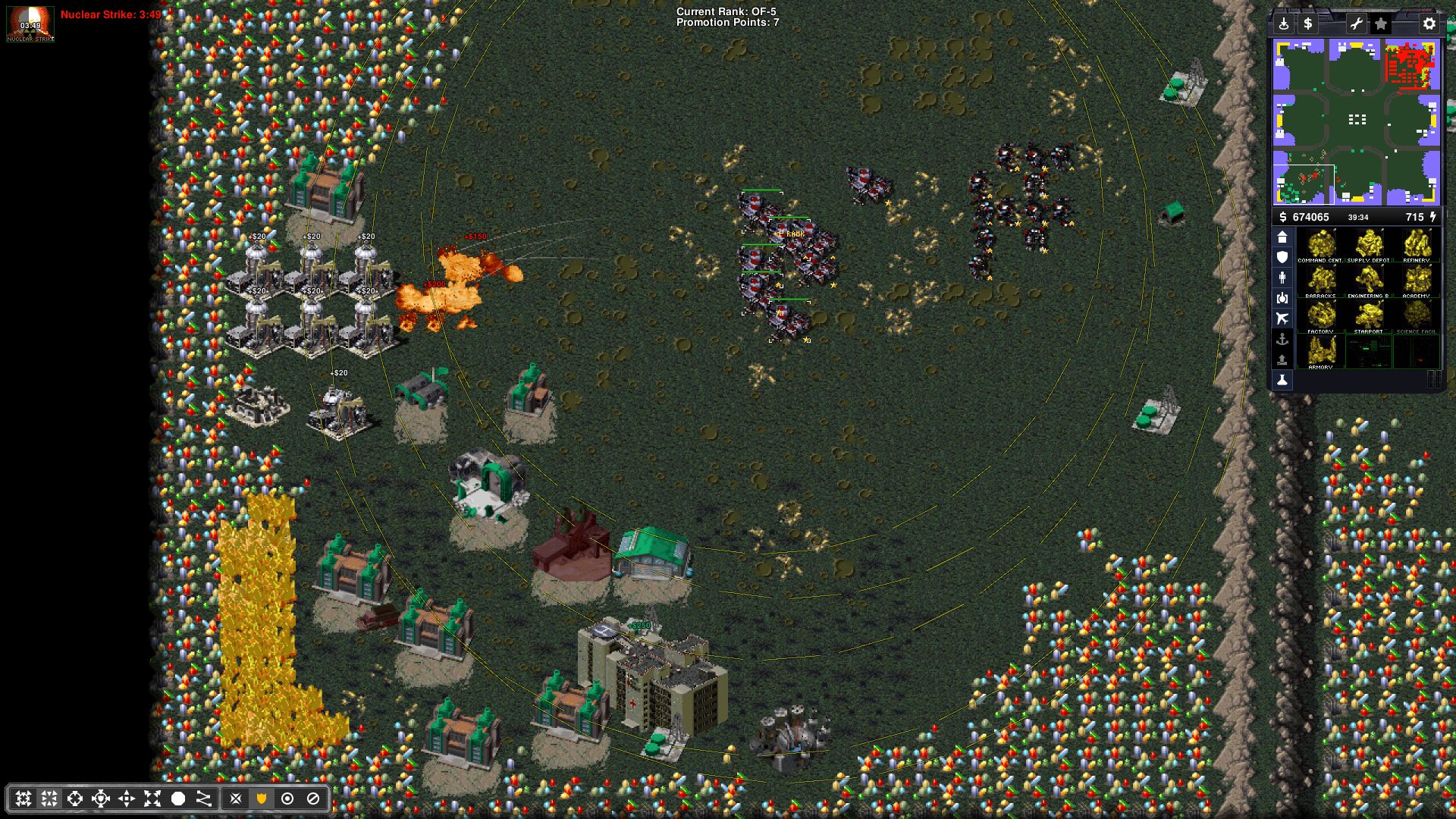The width and height of the screenshot is (1456, 819).
Task: Select the Starport build icon
Action: 1369,317
